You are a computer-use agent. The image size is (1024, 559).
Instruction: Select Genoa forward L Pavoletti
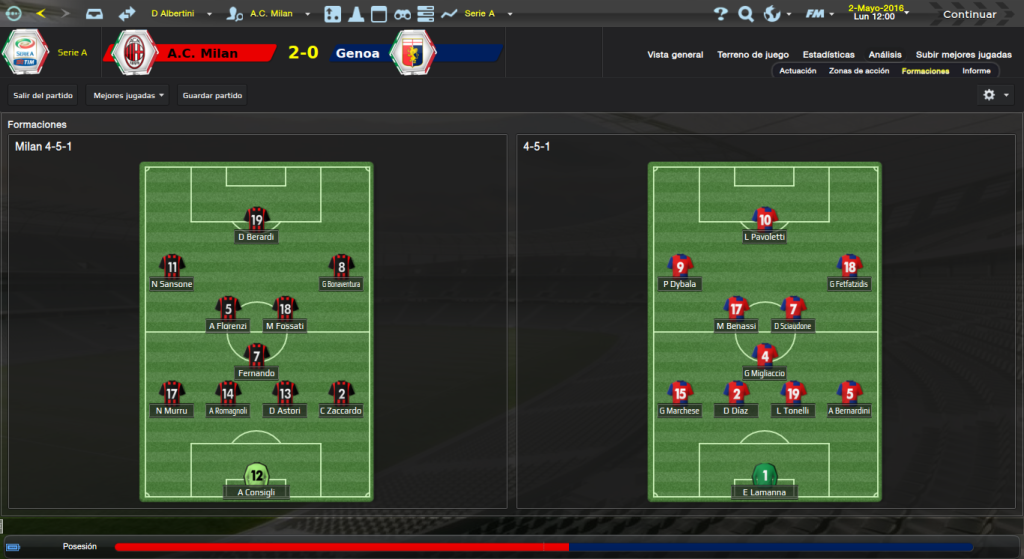tap(765, 226)
